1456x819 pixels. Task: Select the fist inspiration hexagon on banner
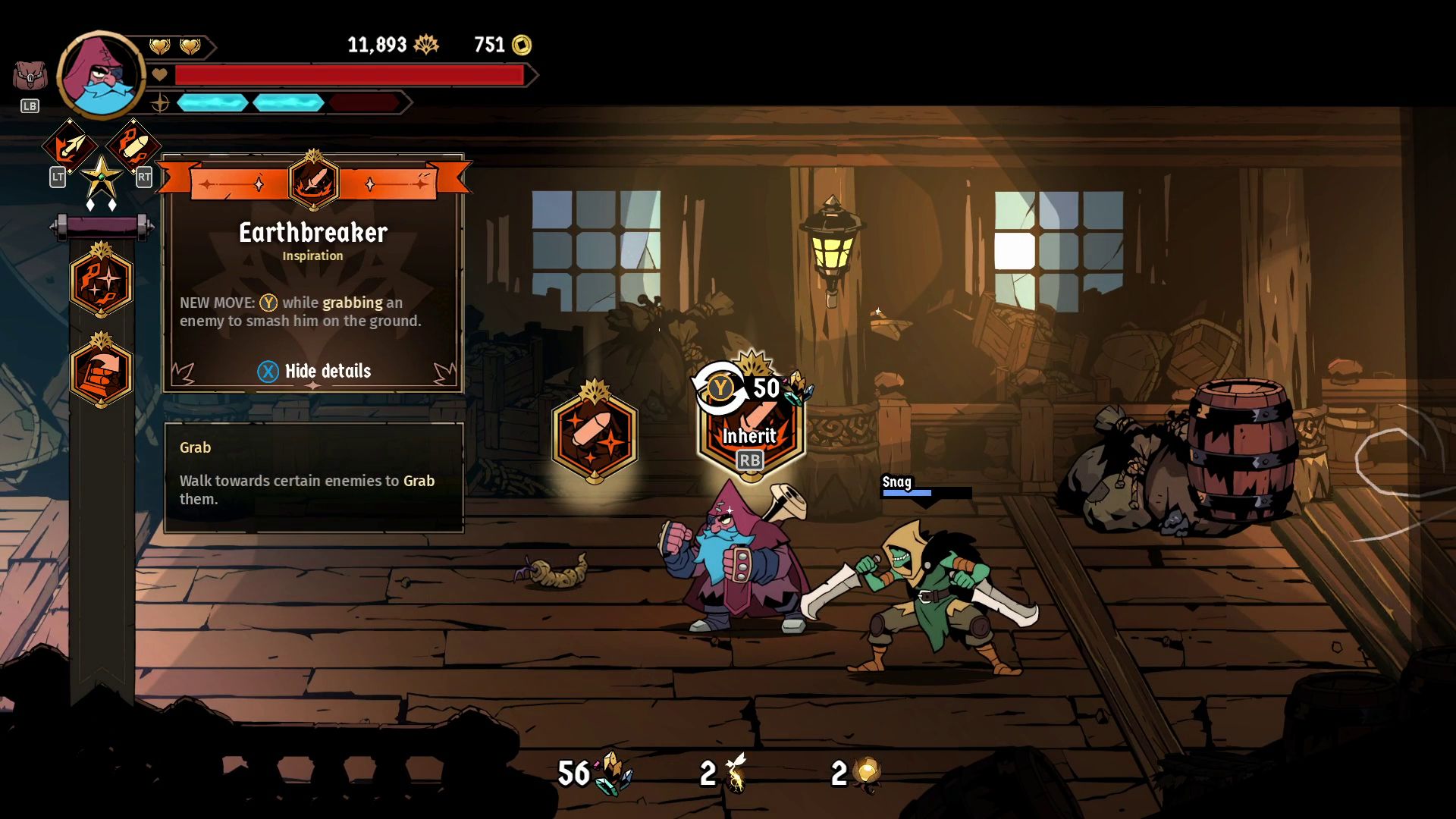101,372
